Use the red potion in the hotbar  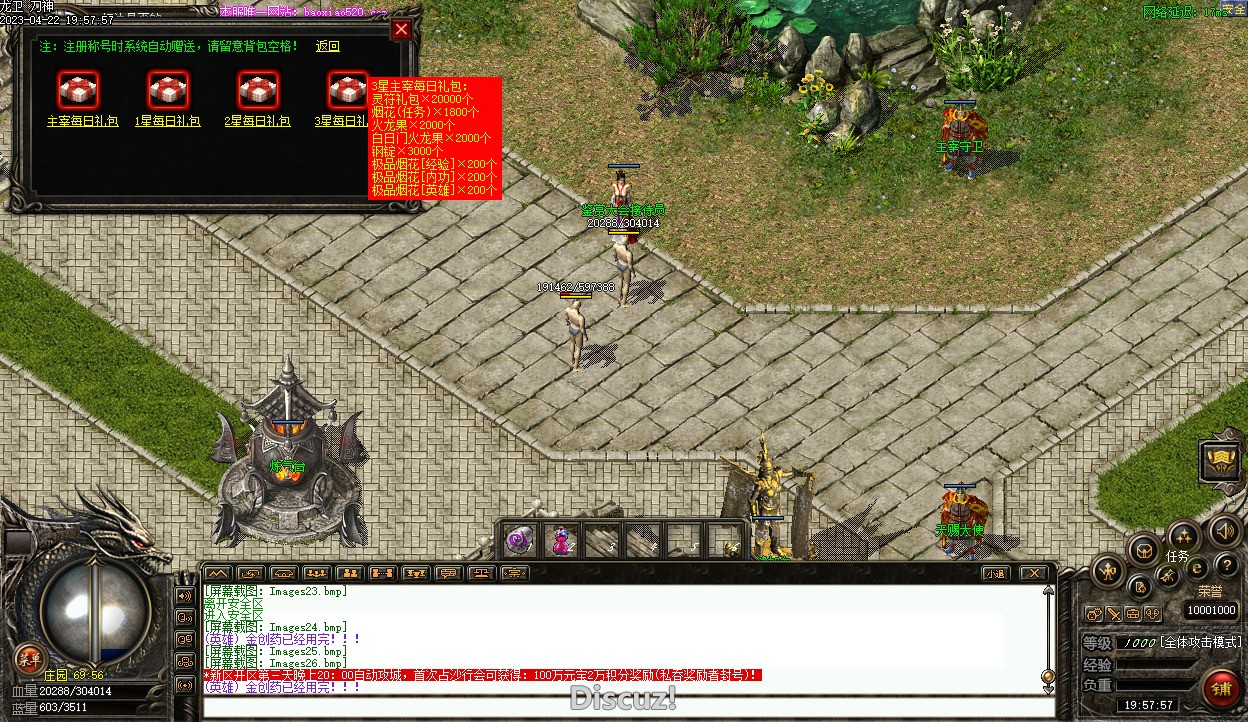click(562, 541)
